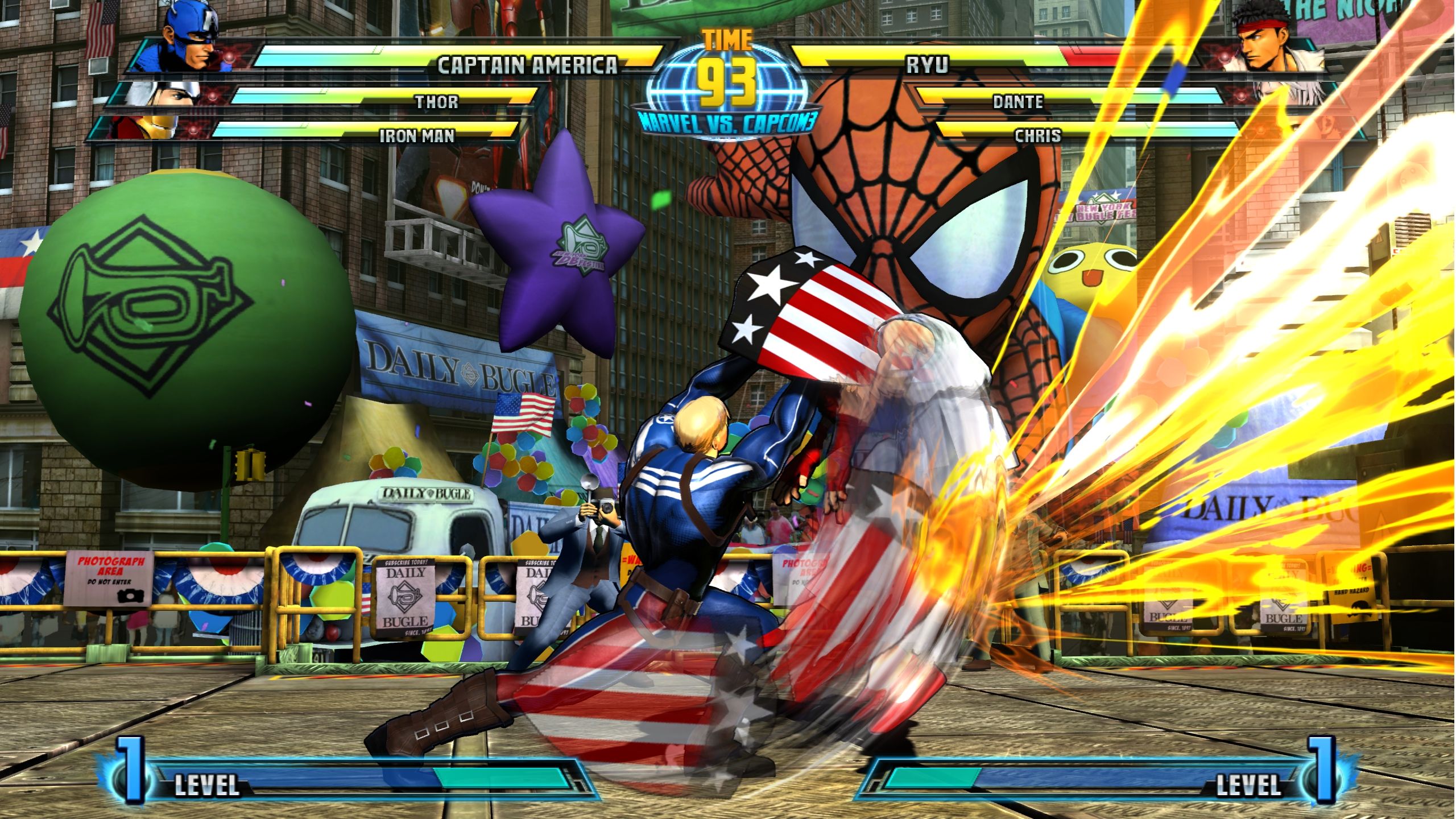Image resolution: width=1456 pixels, height=819 pixels.
Task: Expand the Dante name banner
Action: coord(1018,102)
